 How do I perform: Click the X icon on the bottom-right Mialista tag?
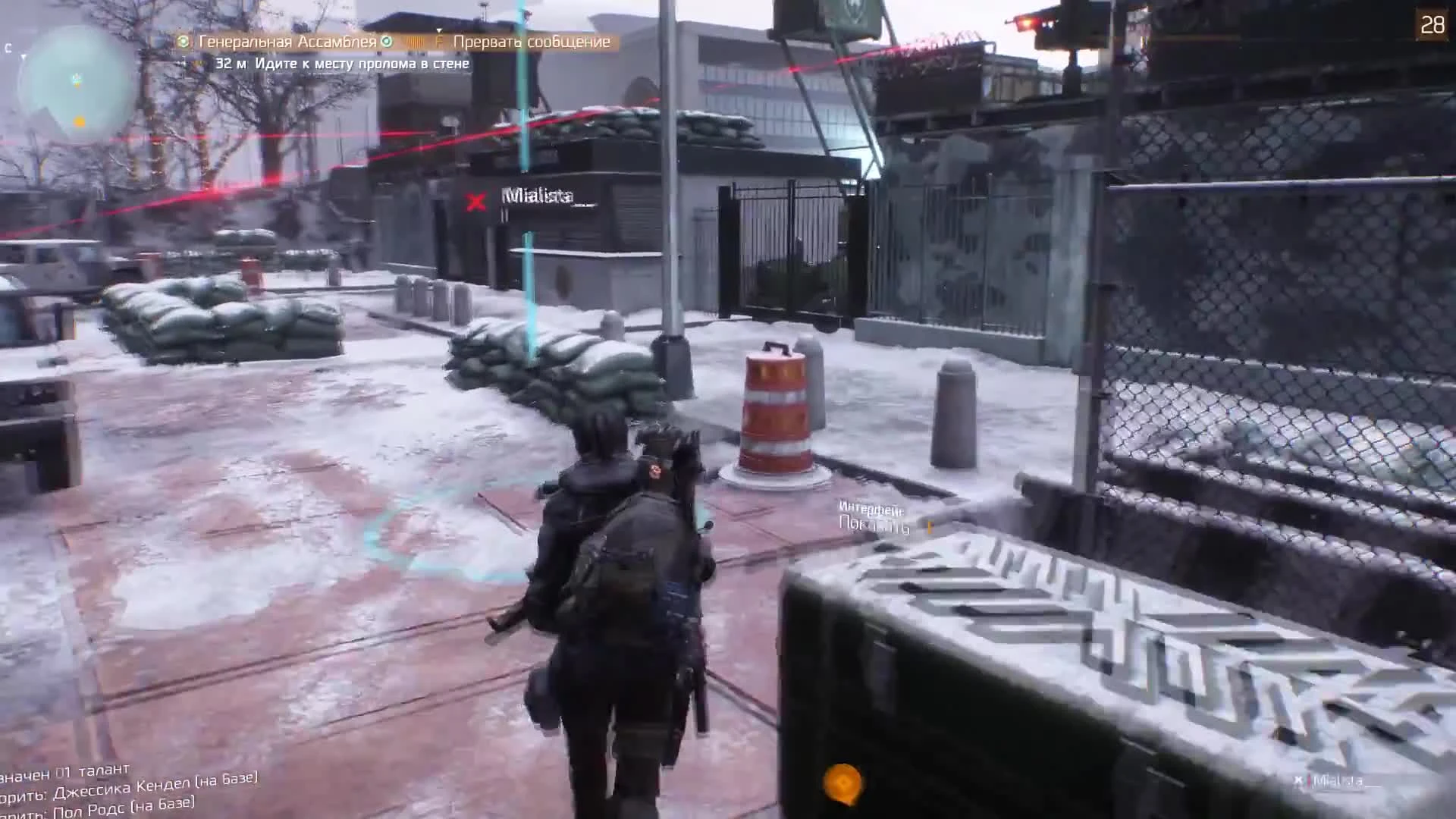1298,777
